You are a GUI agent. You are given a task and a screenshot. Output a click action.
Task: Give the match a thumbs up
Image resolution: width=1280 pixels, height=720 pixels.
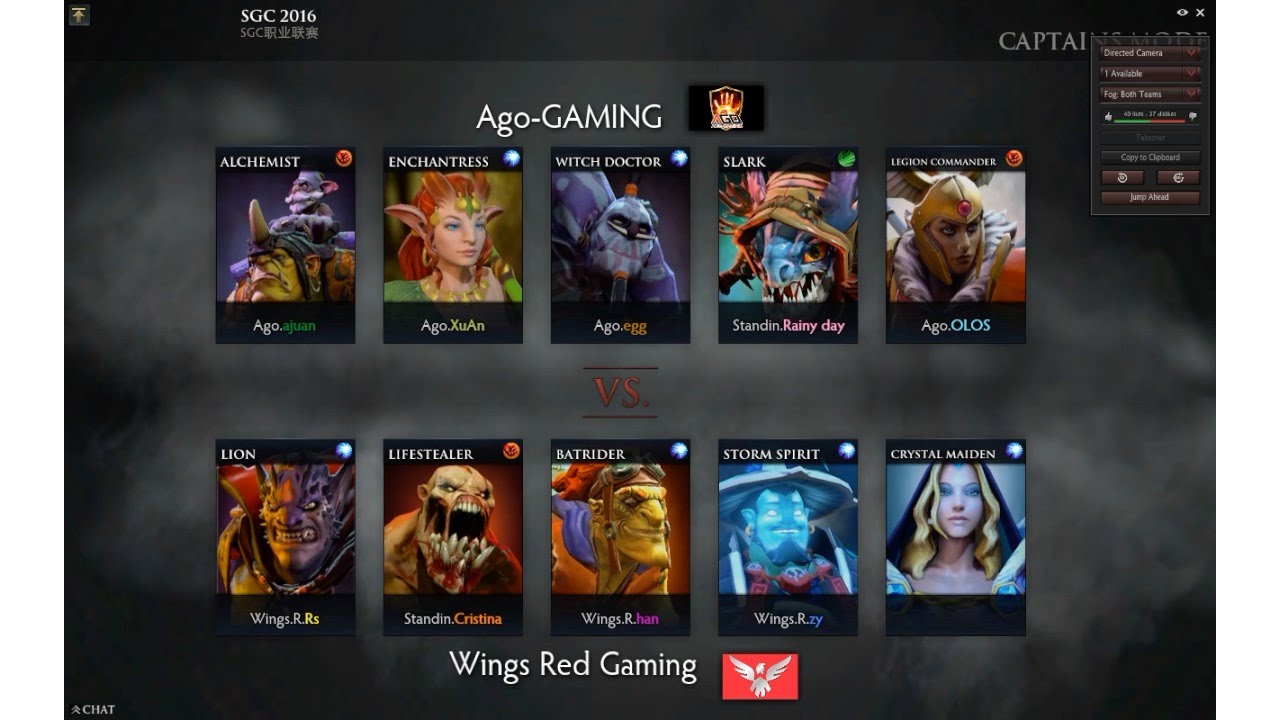1108,116
